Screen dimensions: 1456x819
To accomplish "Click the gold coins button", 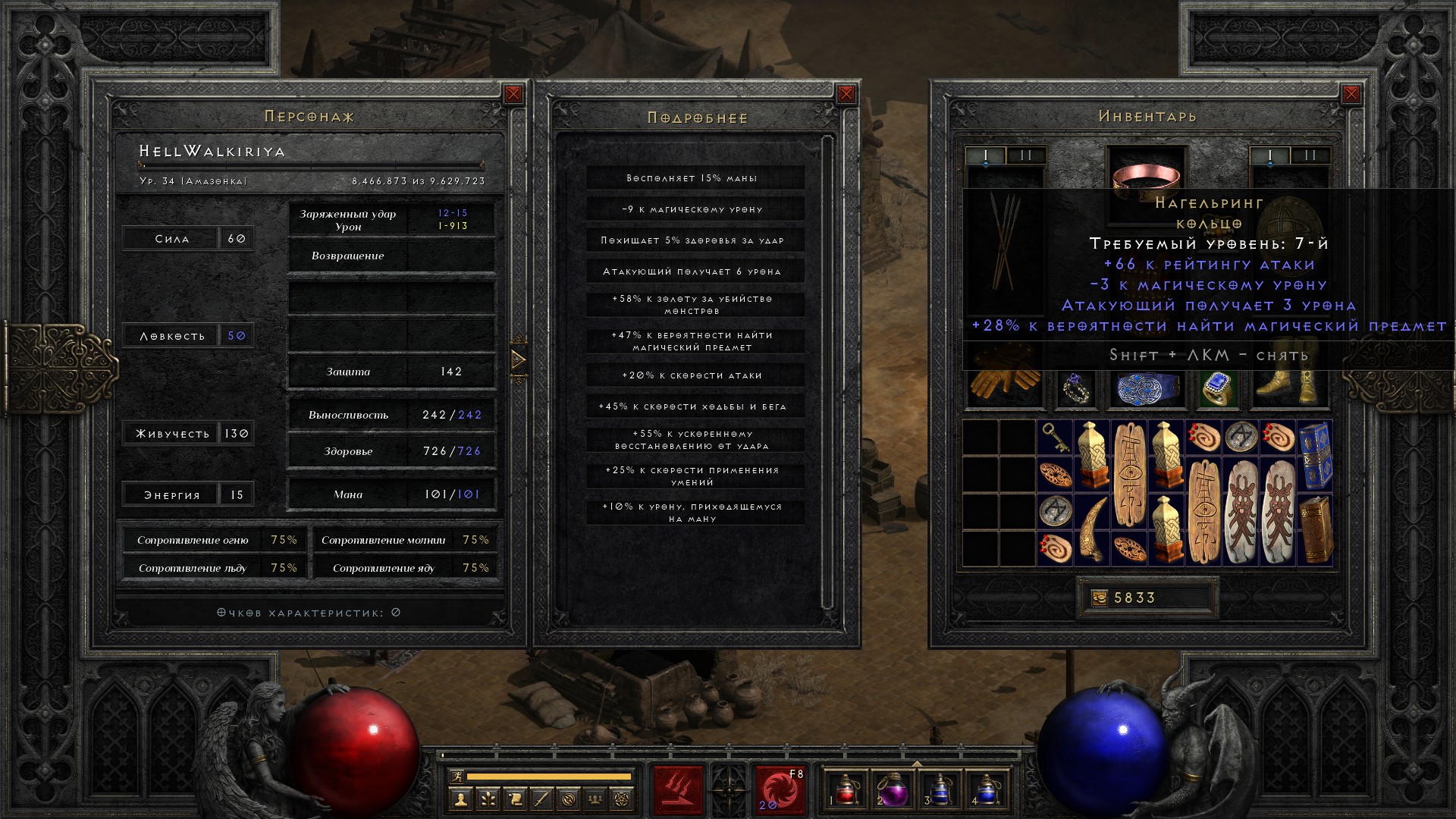I will coord(1099,598).
